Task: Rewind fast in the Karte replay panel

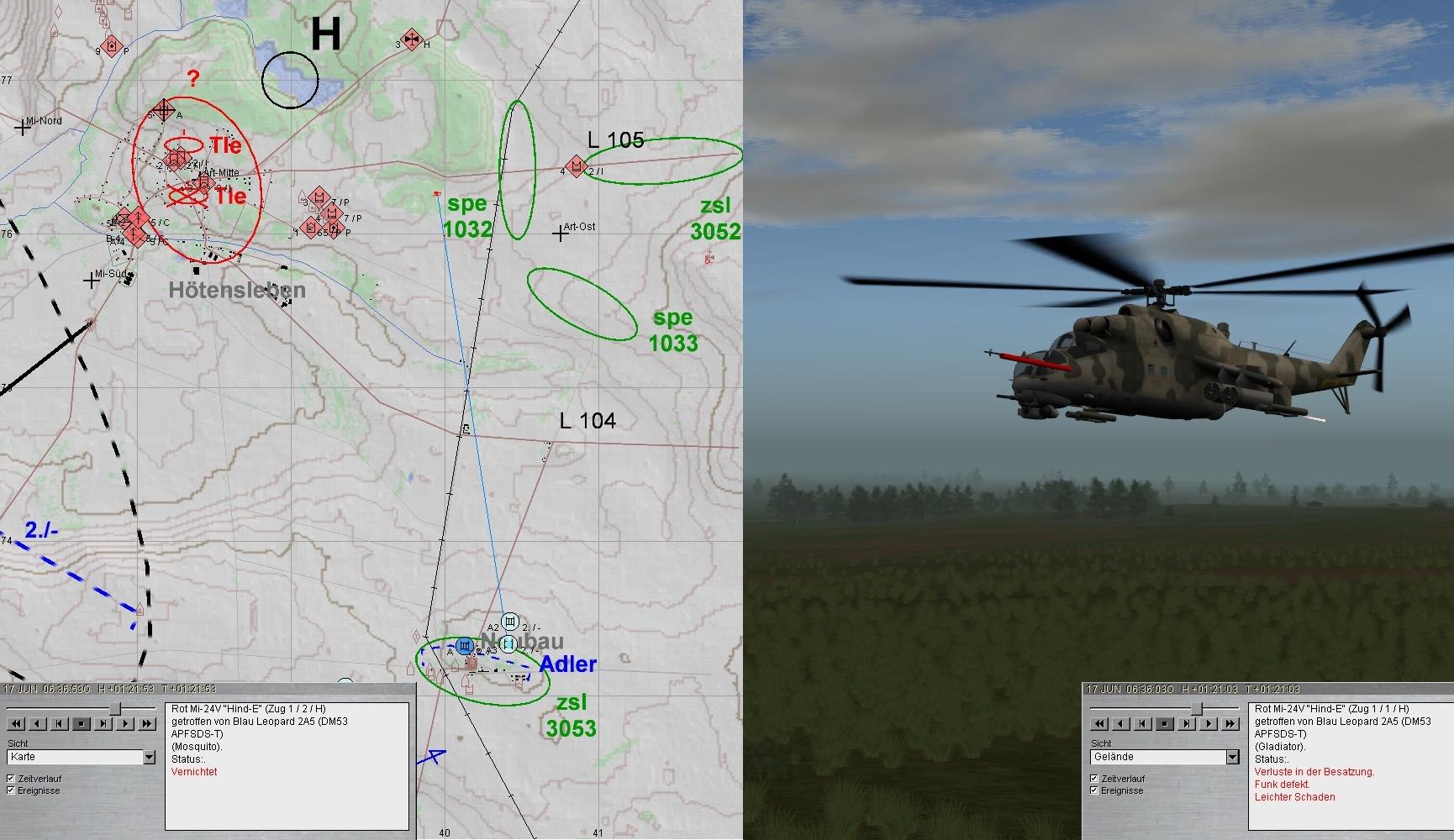Action: [16, 723]
